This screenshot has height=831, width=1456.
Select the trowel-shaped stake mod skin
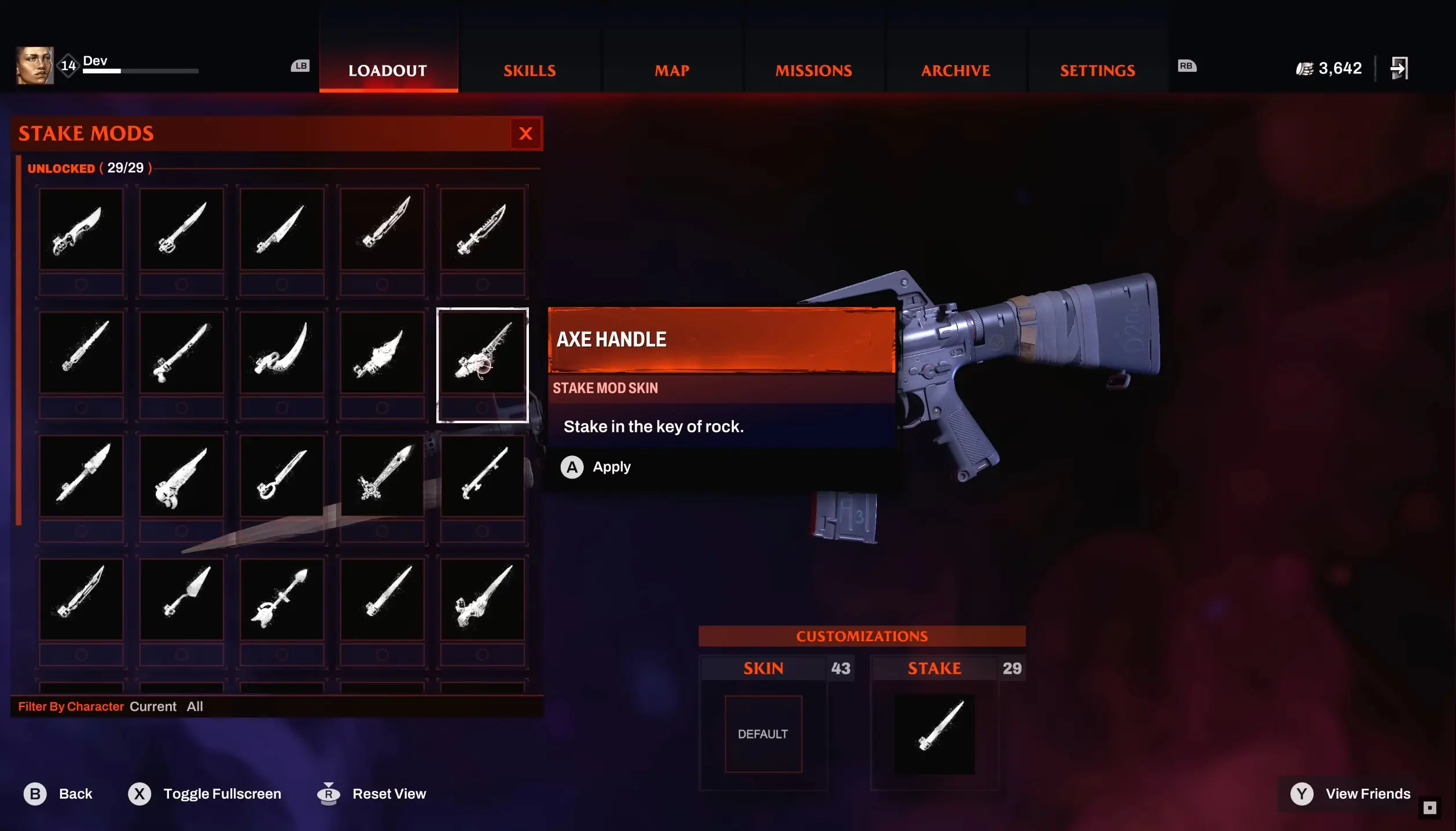[182, 600]
